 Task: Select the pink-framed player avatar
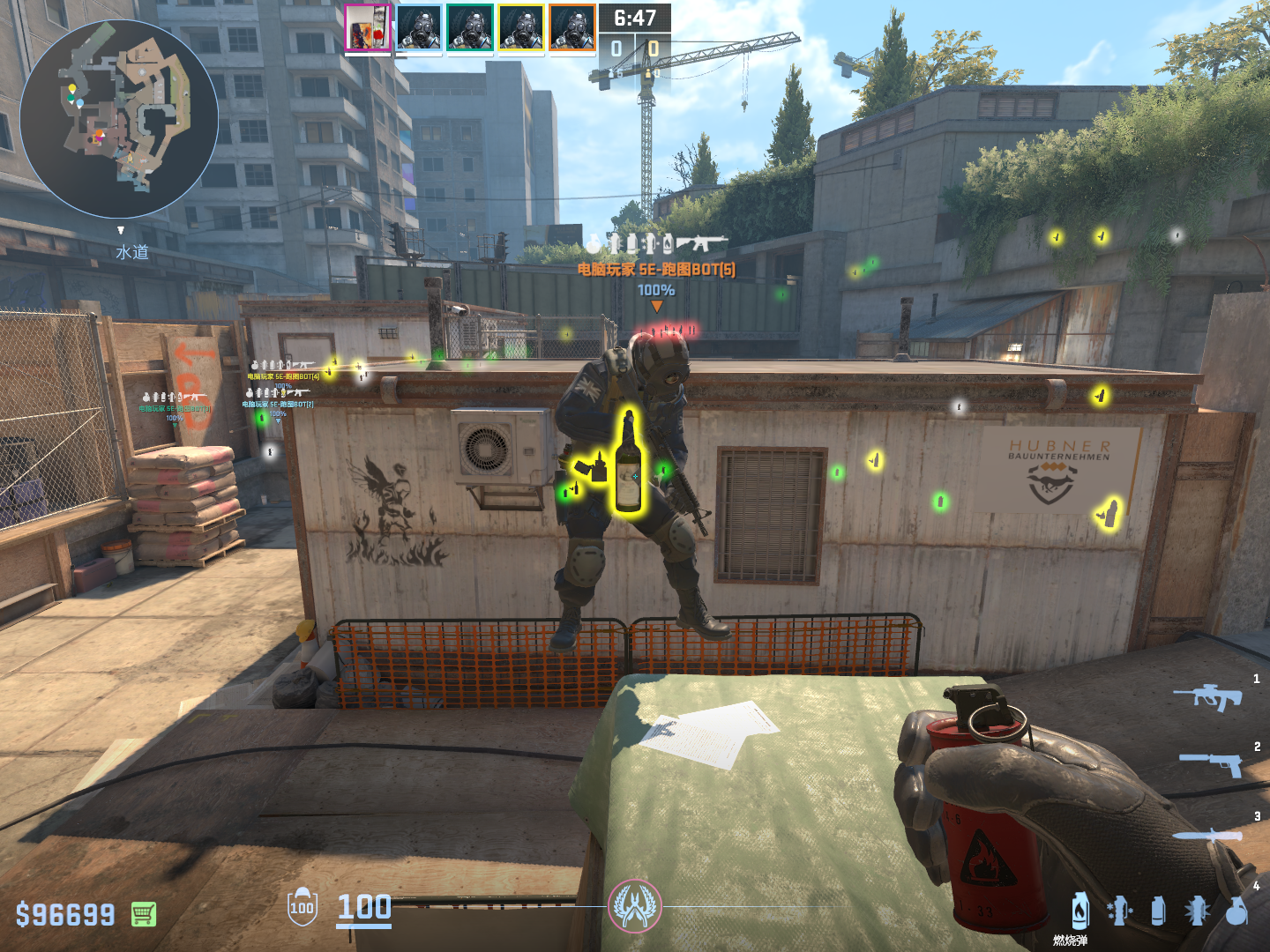point(368,28)
